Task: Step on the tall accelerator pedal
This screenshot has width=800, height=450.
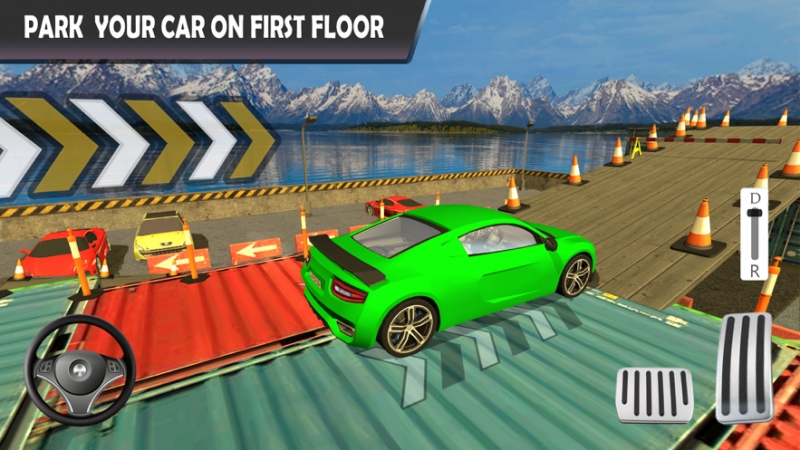Action: pyautogui.click(x=743, y=367)
